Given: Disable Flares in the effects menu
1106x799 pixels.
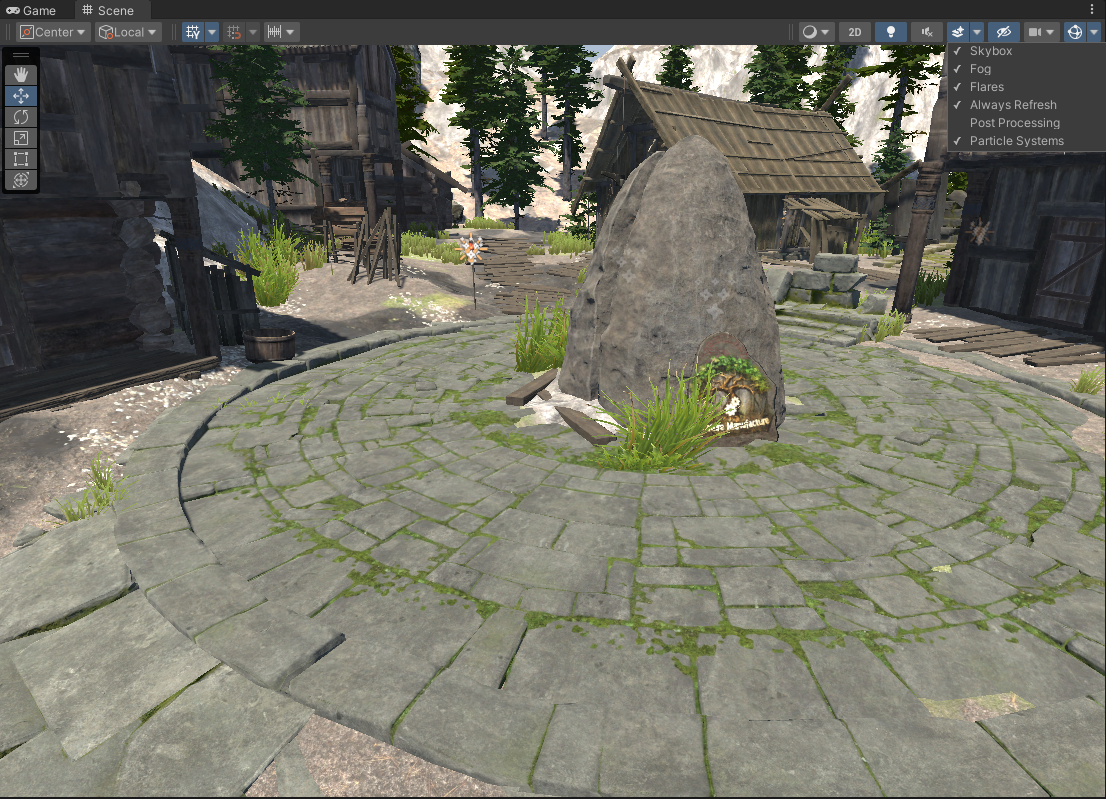Looking at the screenshot, I should pos(986,87).
